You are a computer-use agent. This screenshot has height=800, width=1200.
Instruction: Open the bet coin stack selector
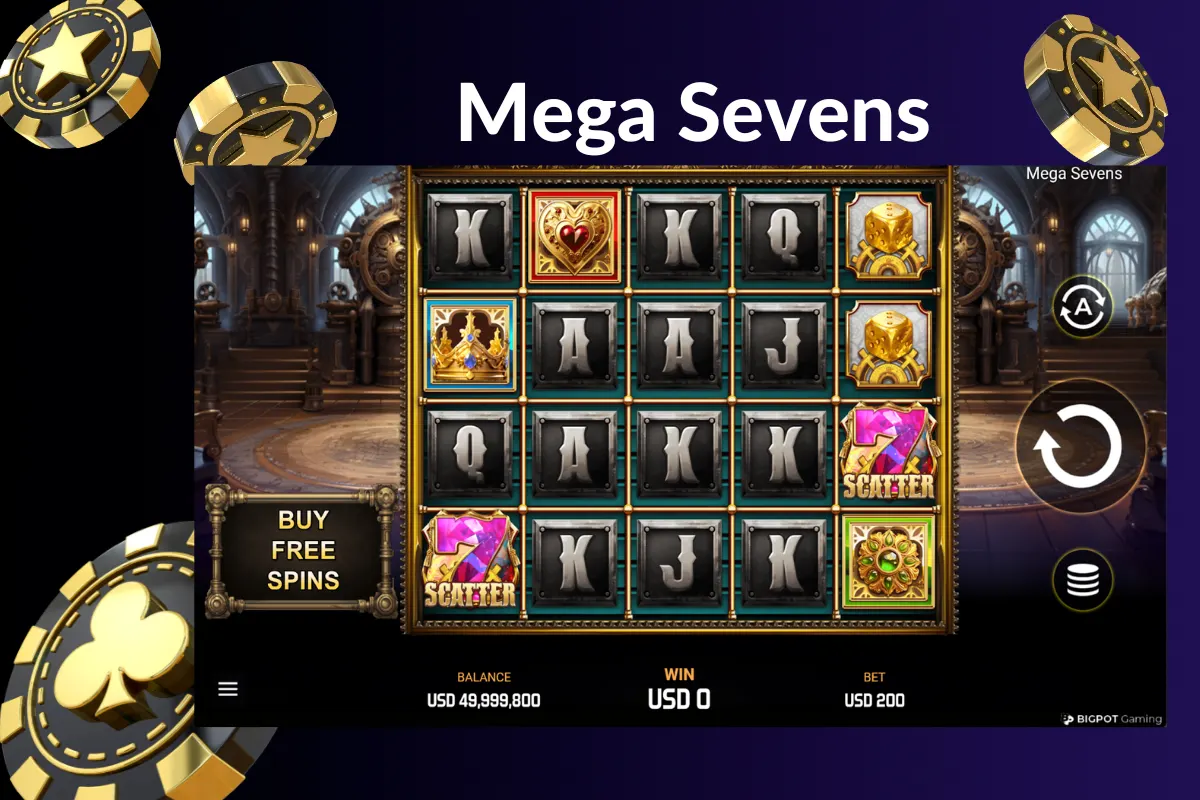[1083, 580]
